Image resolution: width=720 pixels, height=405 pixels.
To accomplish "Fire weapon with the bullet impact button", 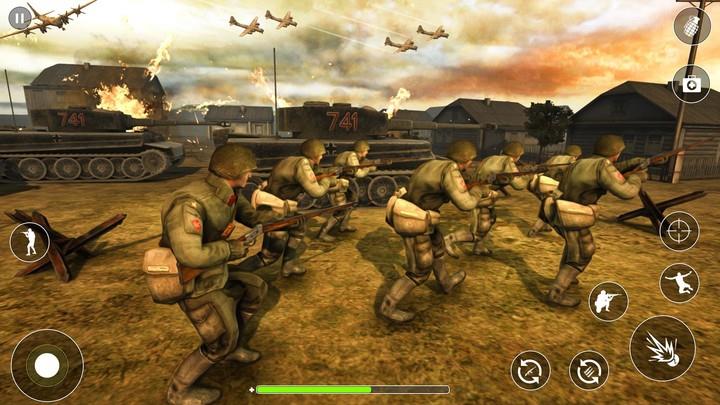I will tap(662, 348).
